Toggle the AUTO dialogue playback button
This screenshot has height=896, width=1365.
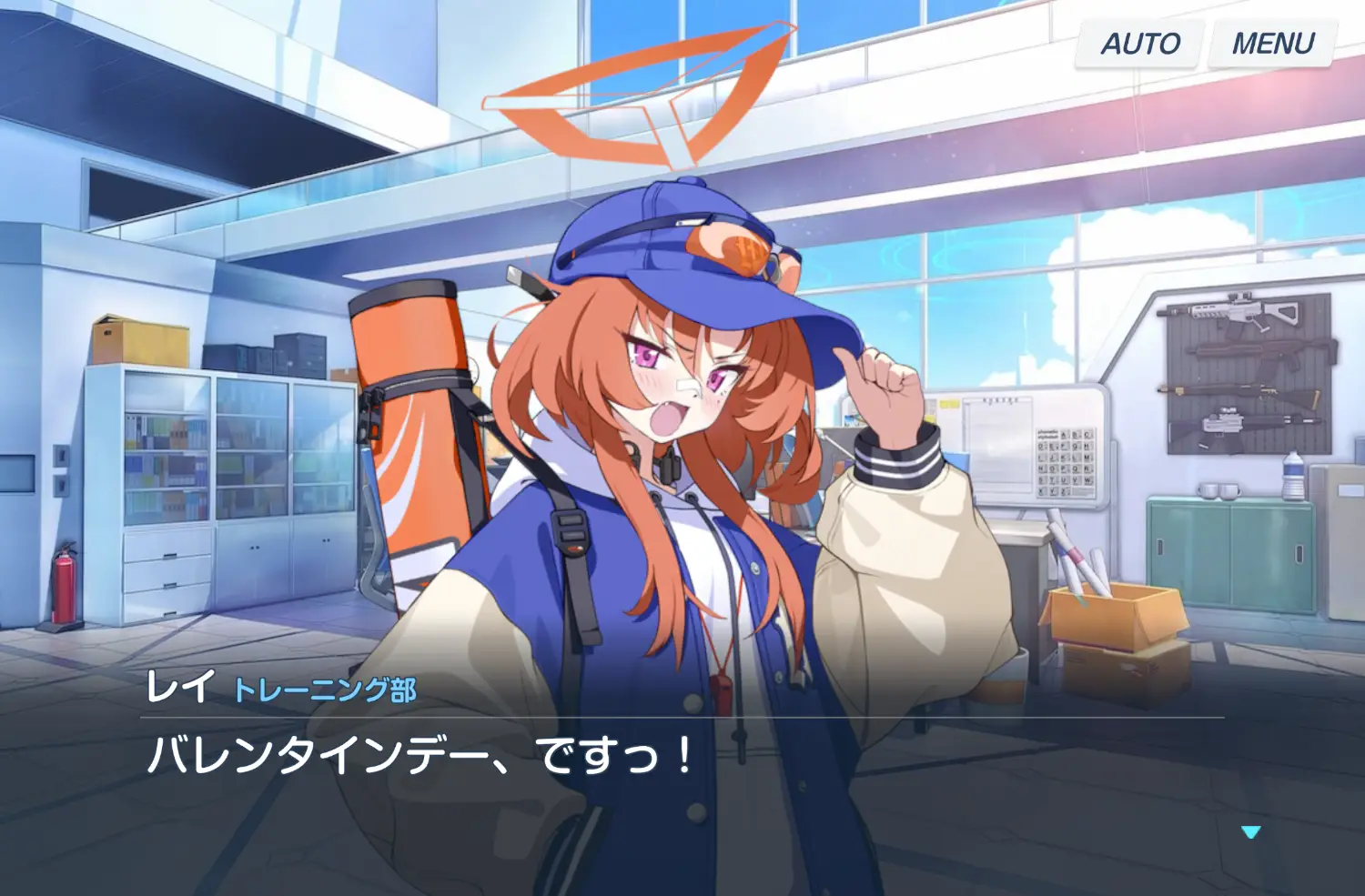[x=1139, y=44]
